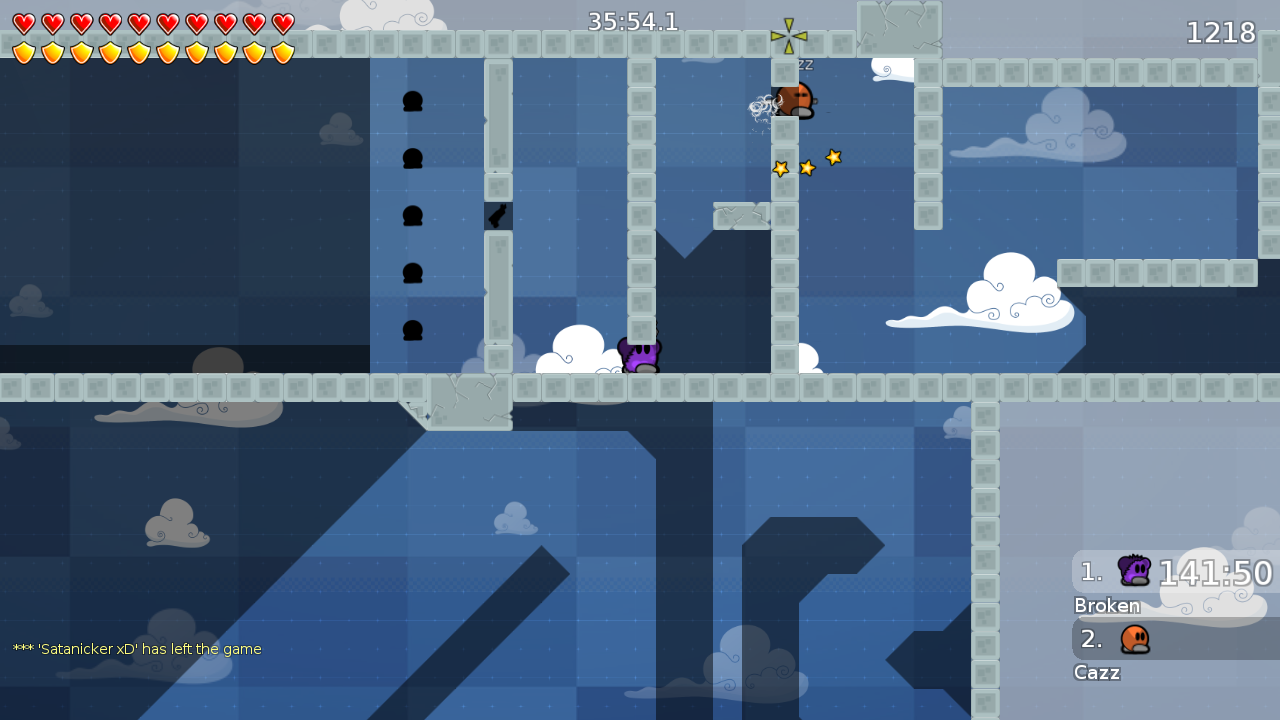This screenshot has height=720, width=1280.
Task: Click the chat message about Satanicker xD leaving
Action: coord(135,649)
